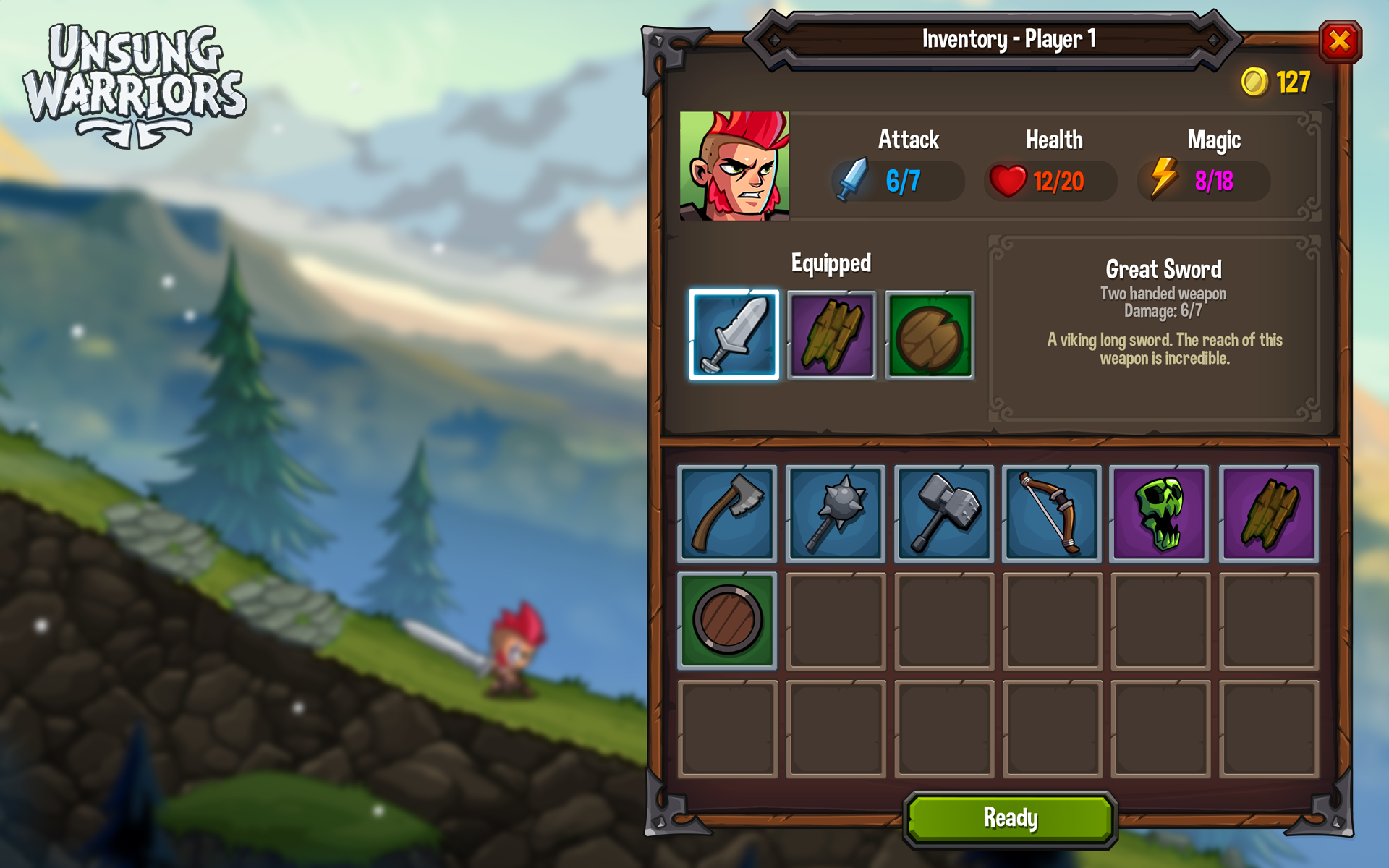1389x868 pixels.
Task: Choose the stone war hammer slot
Action: (943, 514)
